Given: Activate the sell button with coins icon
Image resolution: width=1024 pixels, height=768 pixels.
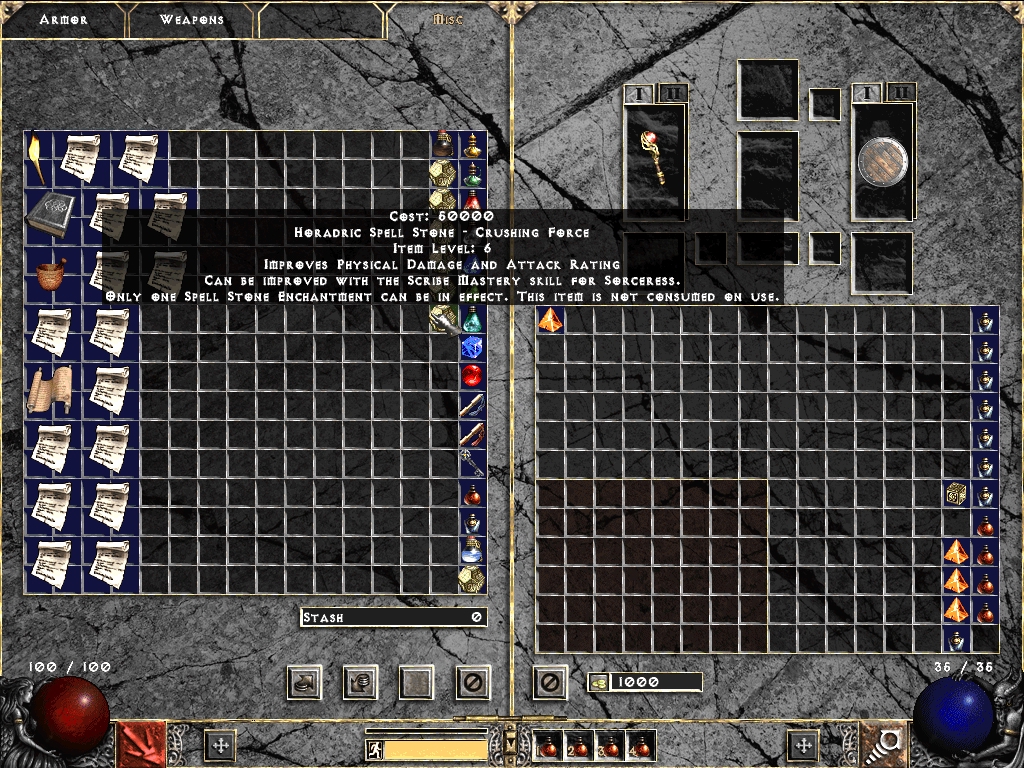Looking at the screenshot, I should click(x=361, y=683).
